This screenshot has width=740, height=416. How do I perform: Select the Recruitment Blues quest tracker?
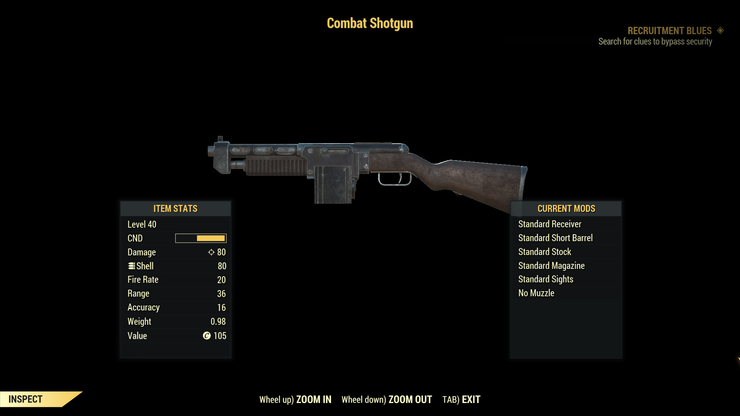668,31
